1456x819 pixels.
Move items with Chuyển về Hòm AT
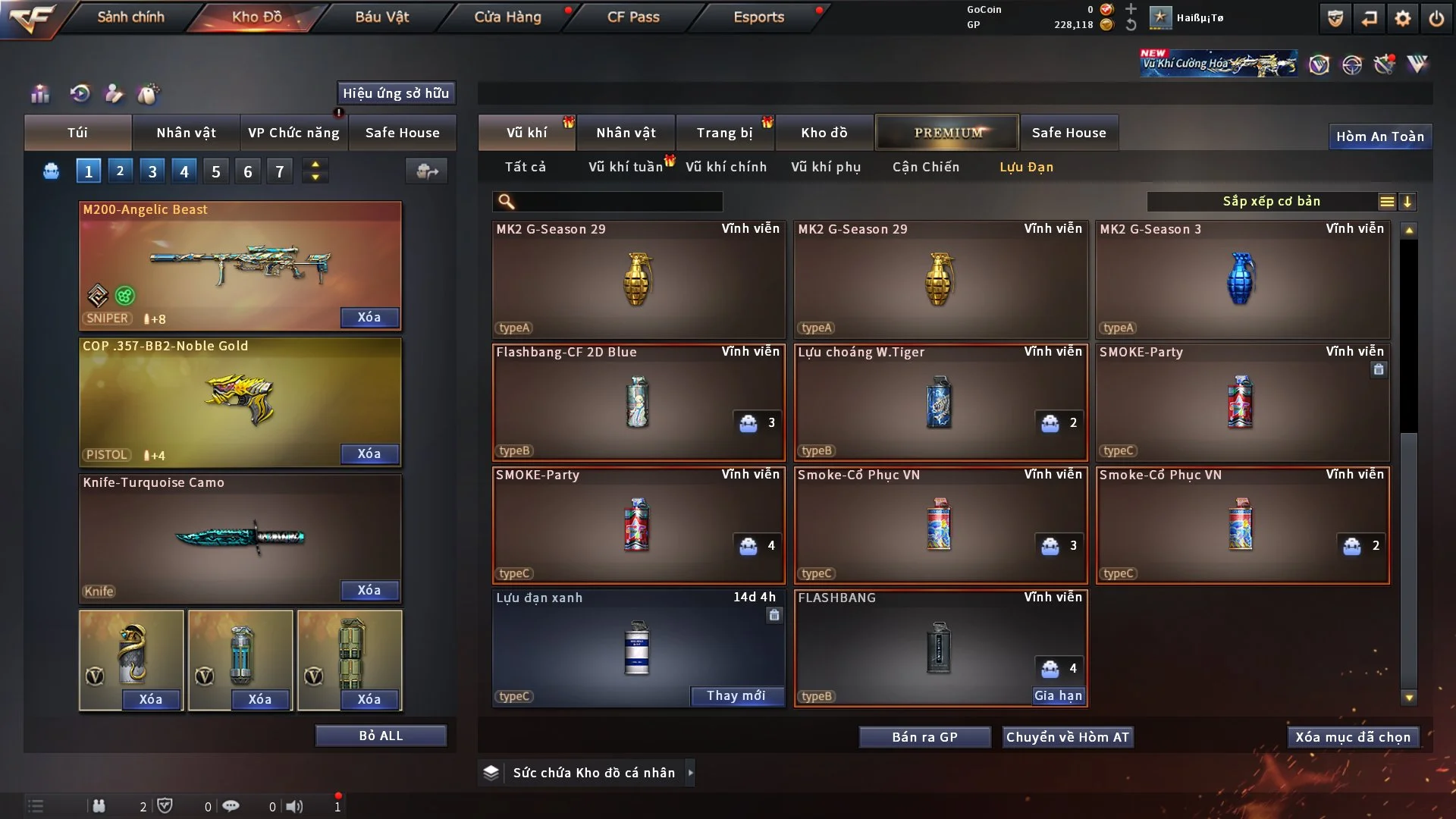[1067, 737]
